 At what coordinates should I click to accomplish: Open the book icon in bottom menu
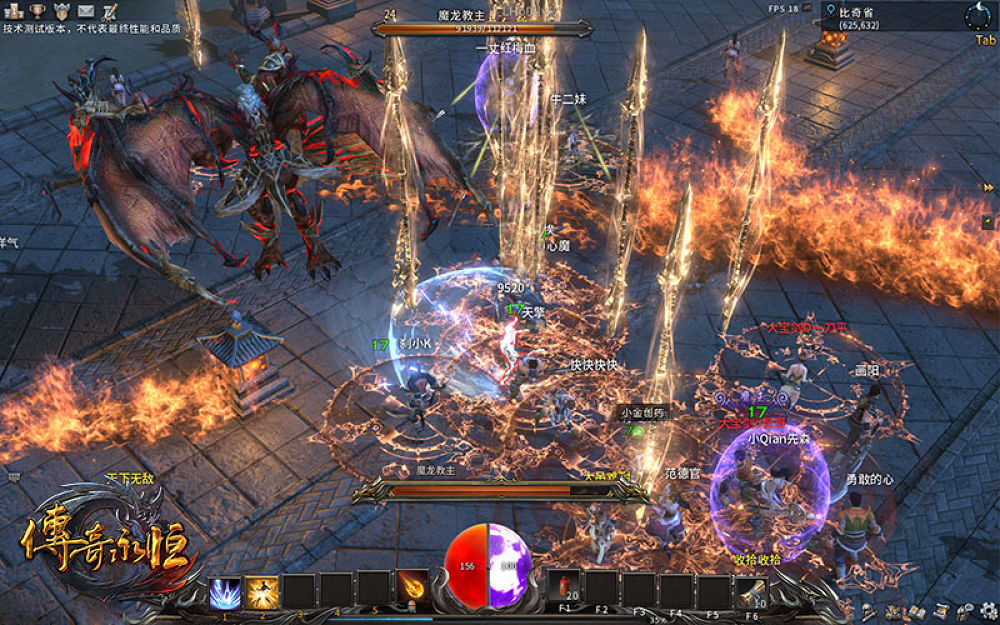click(x=916, y=611)
